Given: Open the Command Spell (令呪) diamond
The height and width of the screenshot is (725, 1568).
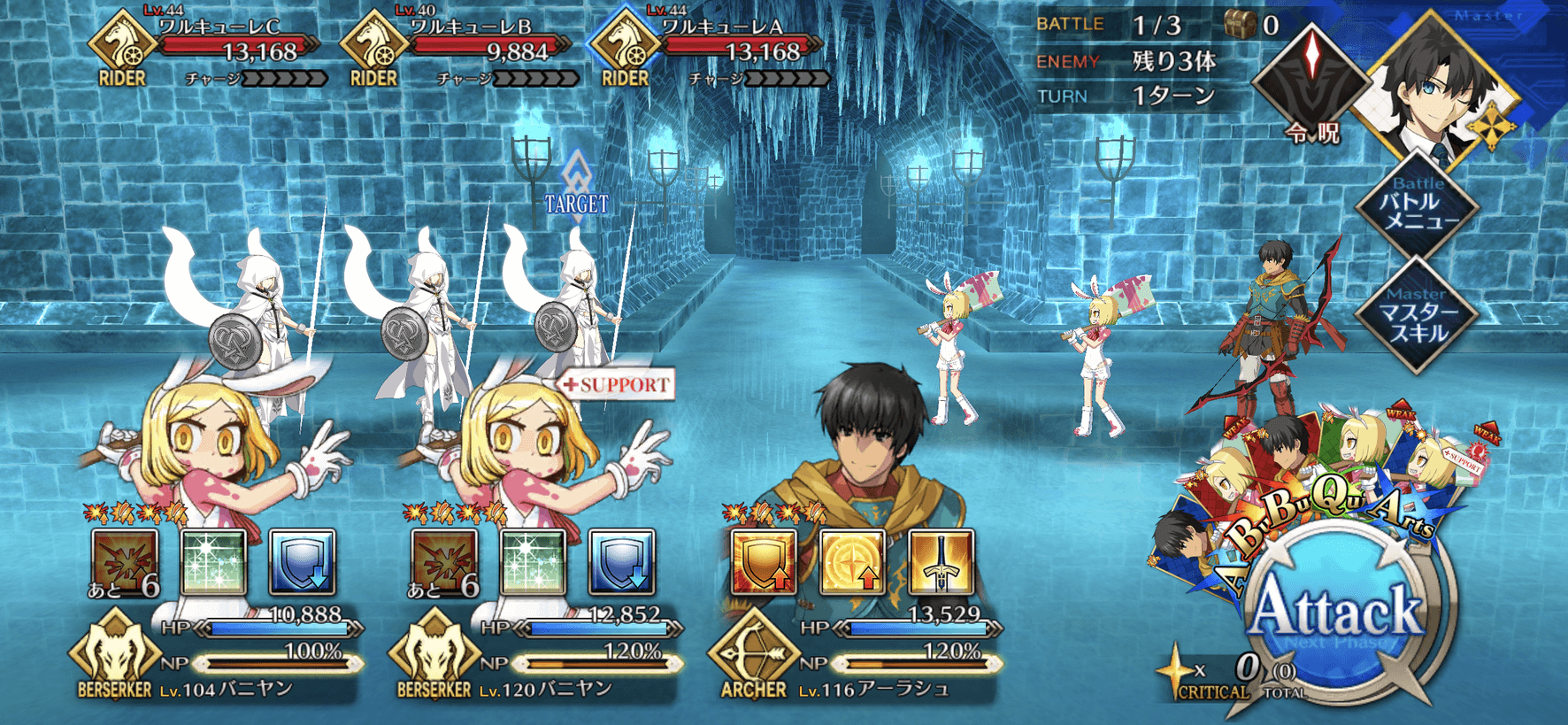Looking at the screenshot, I should [1313, 80].
